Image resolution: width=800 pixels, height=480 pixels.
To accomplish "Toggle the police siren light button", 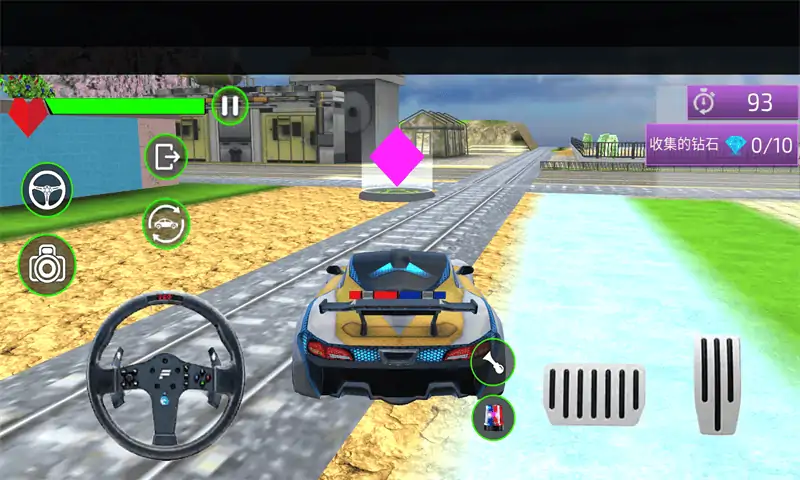I will (x=492, y=416).
